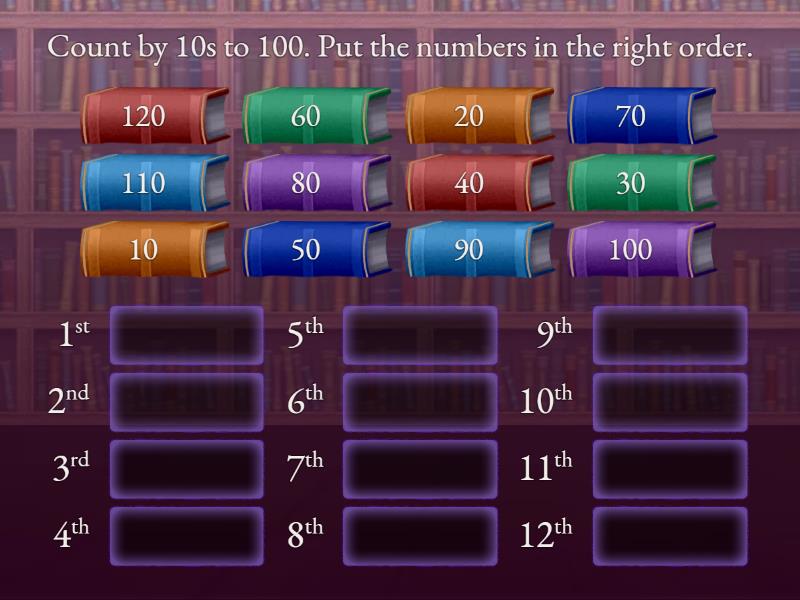The image size is (800, 600).
Task: Select the purple book showing 100
Action: 630,249
